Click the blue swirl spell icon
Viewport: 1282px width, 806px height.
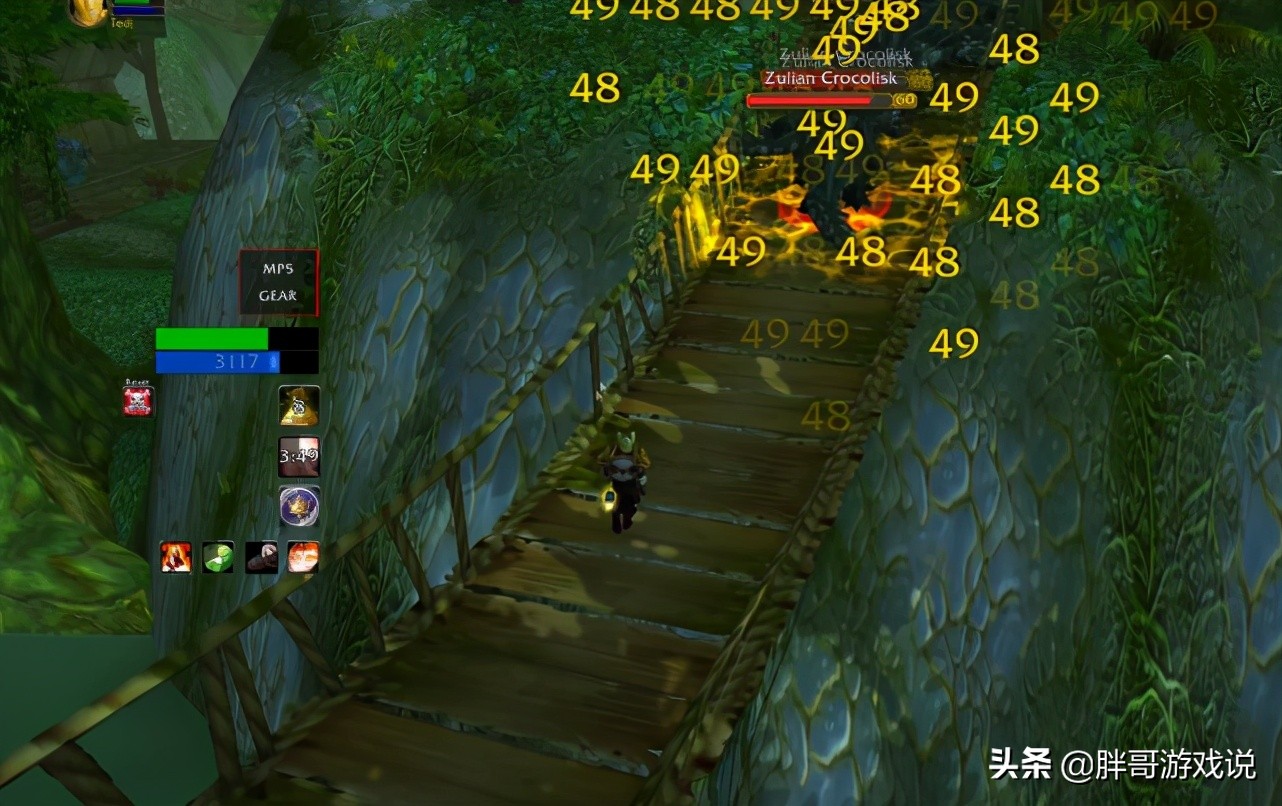pos(297,506)
